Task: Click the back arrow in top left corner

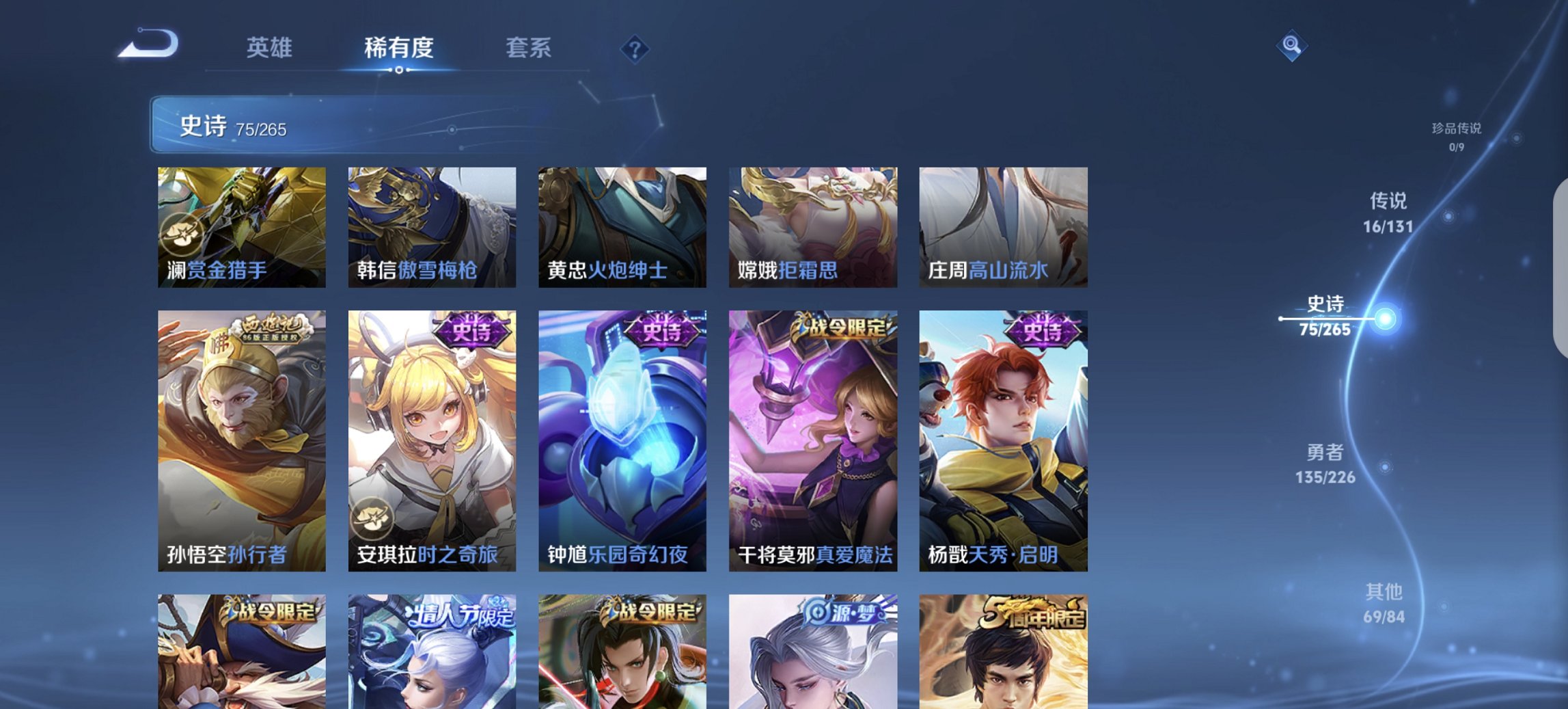Action: pyautogui.click(x=147, y=43)
